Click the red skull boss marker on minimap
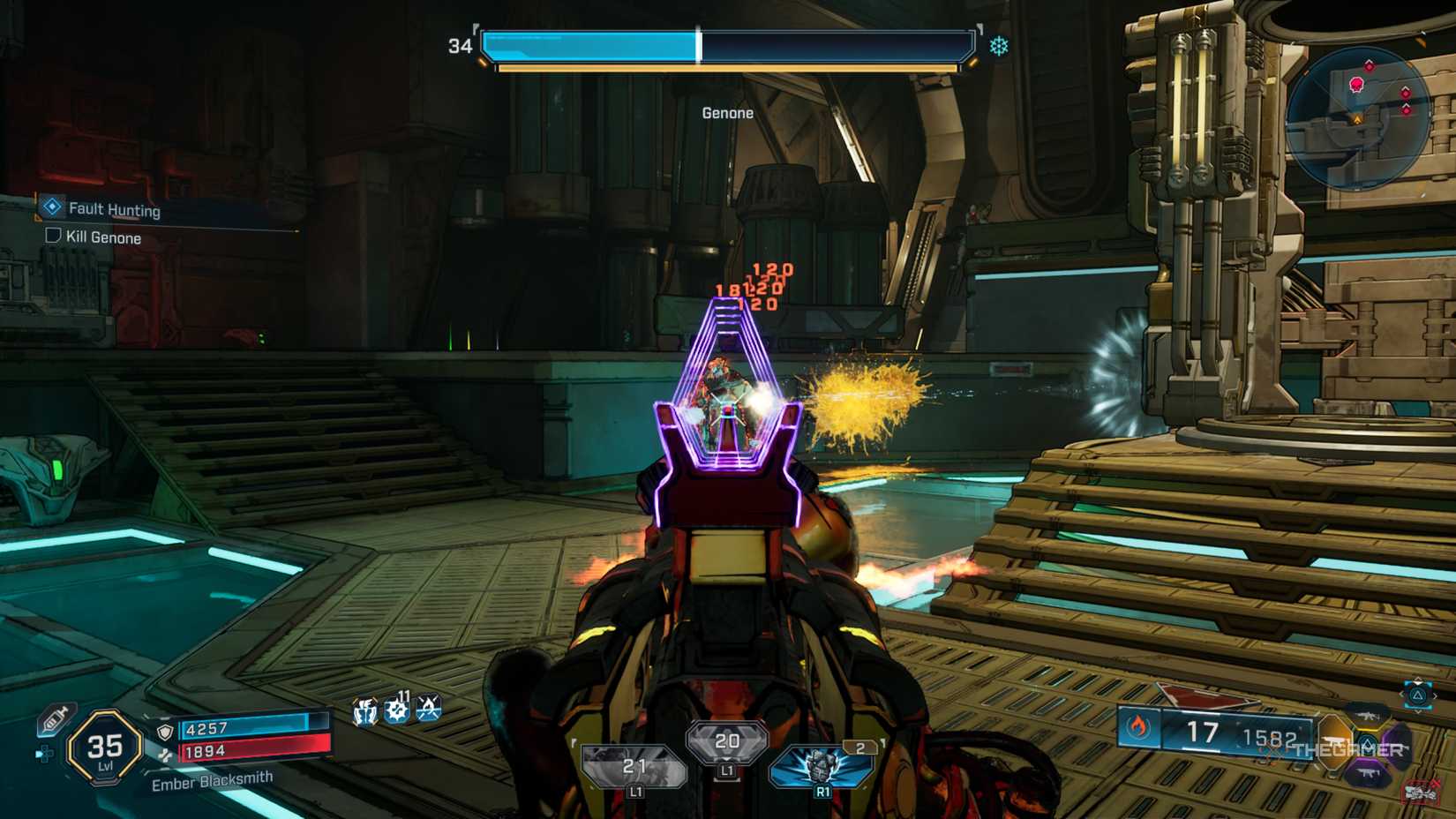This screenshot has width=1456, height=819. (1356, 85)
